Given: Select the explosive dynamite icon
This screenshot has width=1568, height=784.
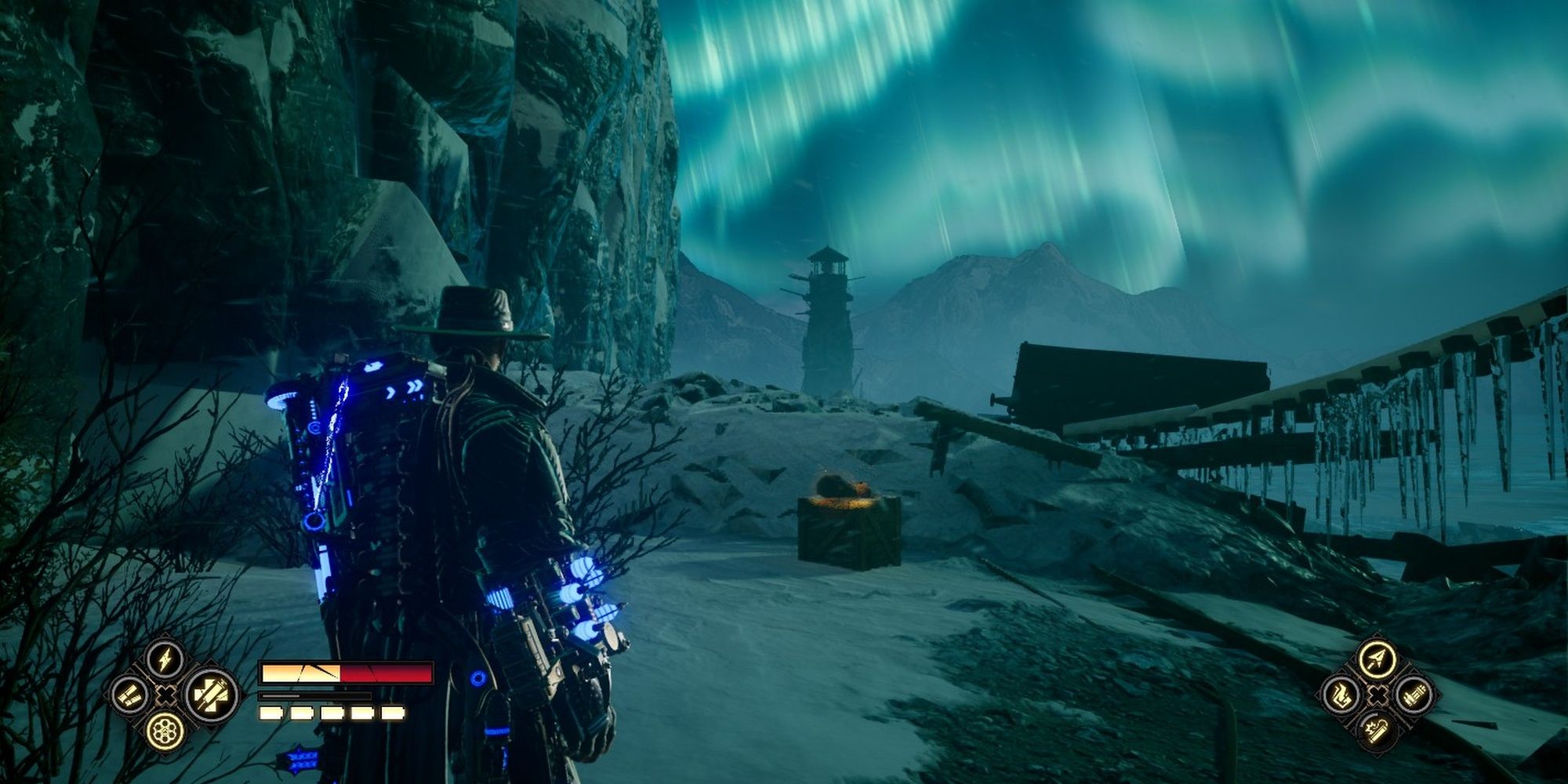Looking at the screenshot, I should [x=1377, y=729].
